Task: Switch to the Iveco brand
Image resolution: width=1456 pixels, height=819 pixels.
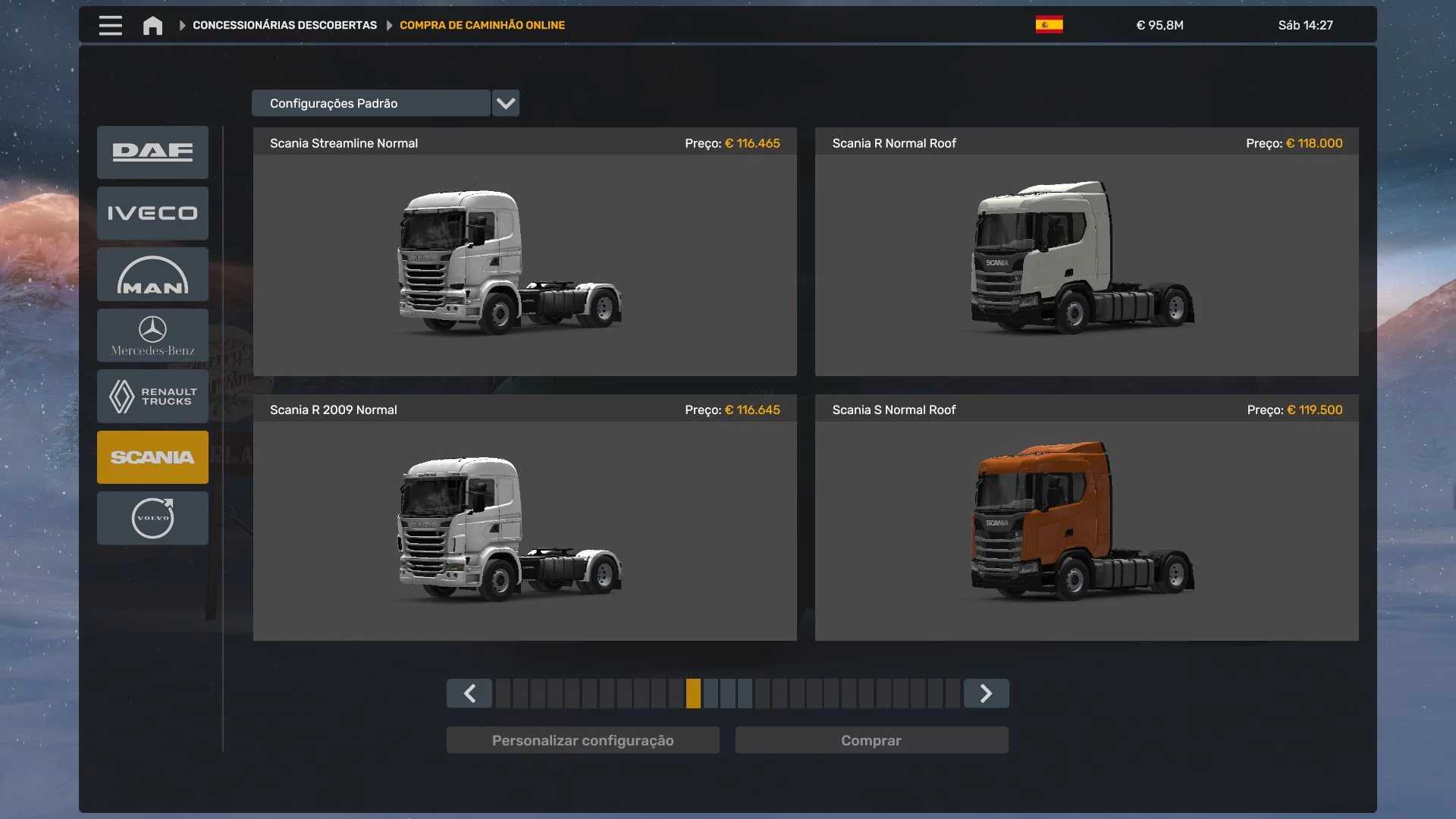Action: [152, 213]
